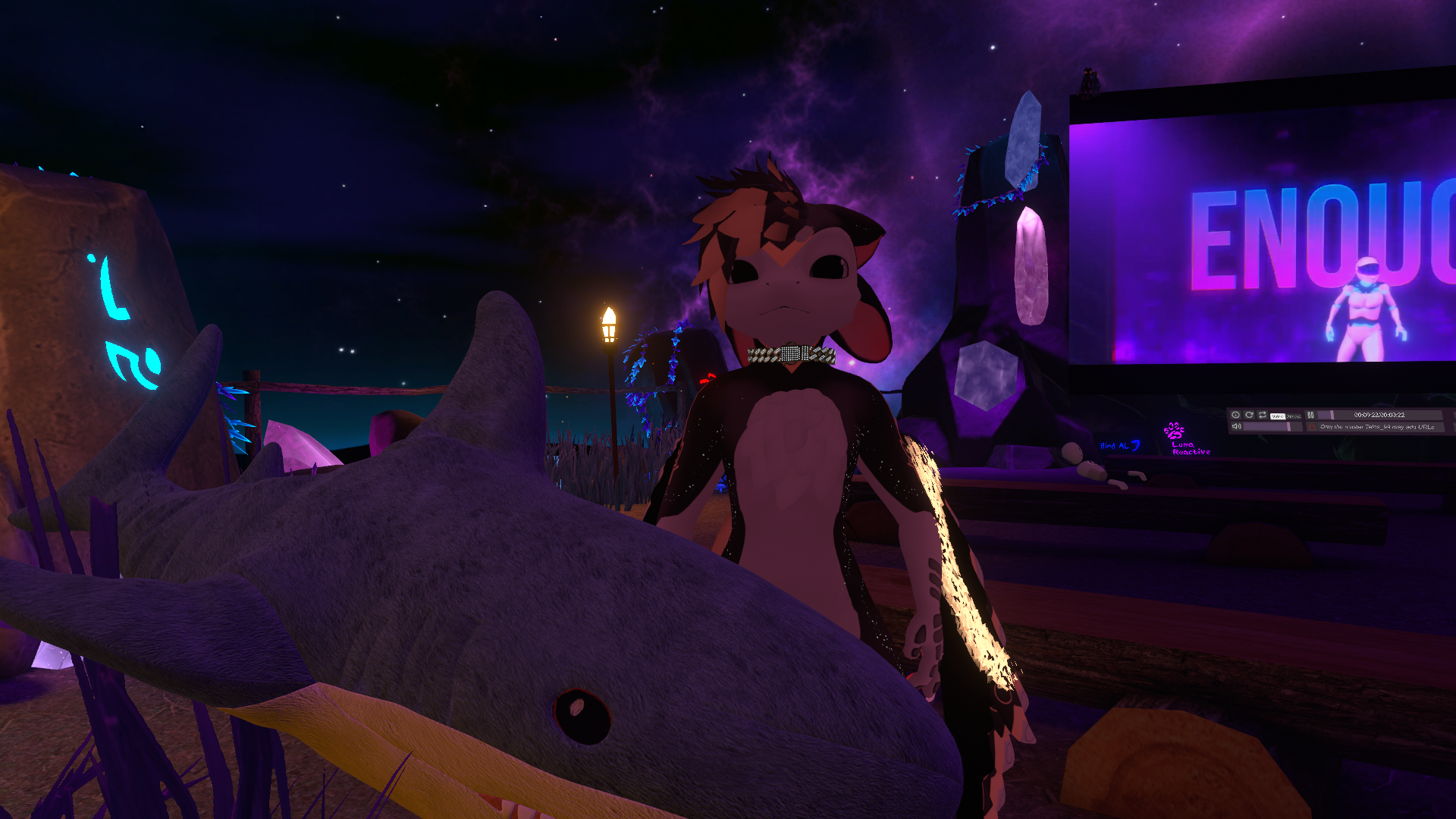Click the URL input field beside the padlock

[x=1380, y=427]
